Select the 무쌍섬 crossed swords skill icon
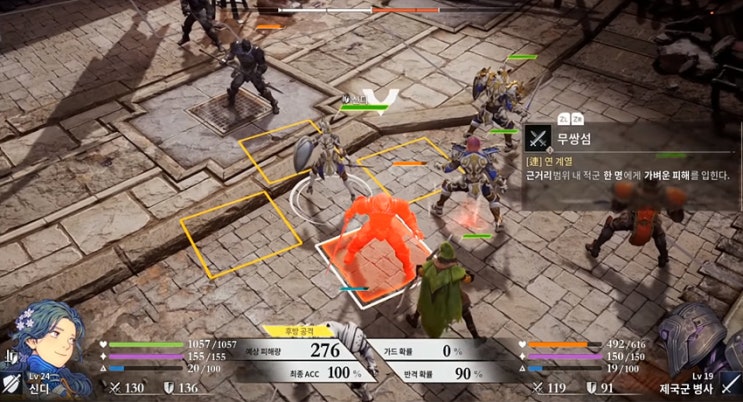Image resolution: width=743 pixels, height=402 pixels. pyautogui.click(x=539, y=138)
